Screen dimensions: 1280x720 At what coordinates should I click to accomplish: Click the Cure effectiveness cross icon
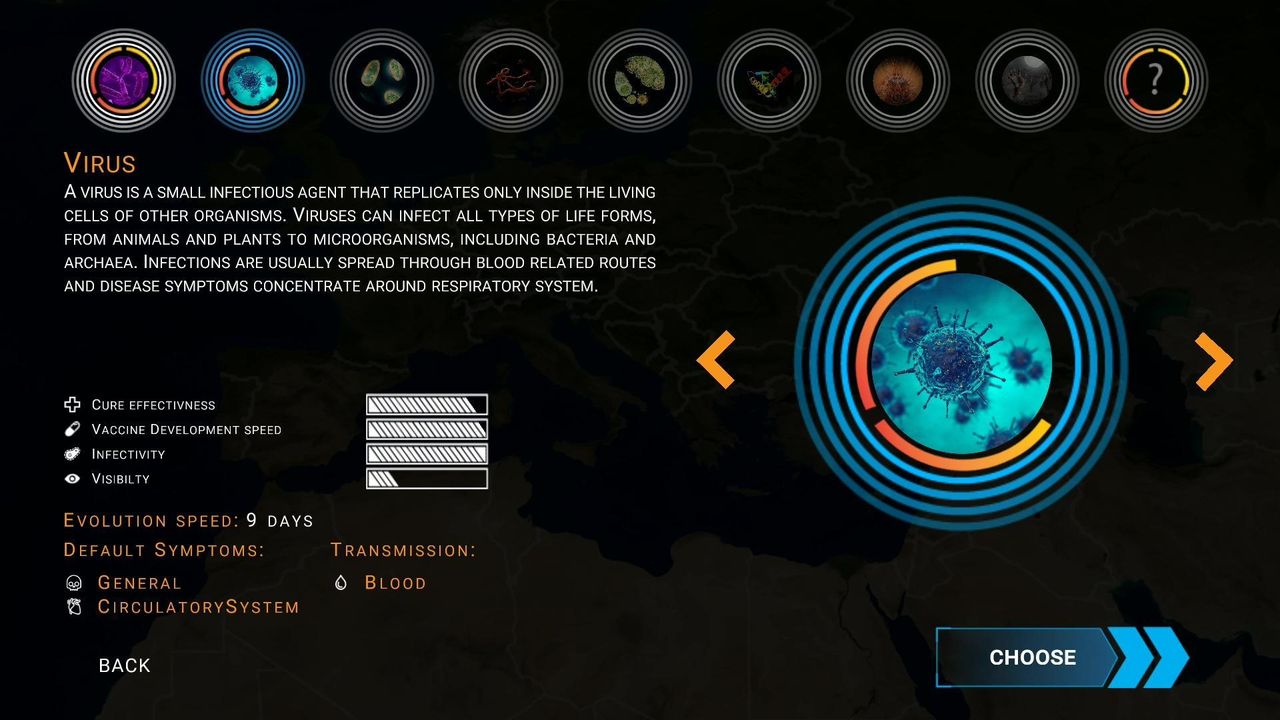(x=71, y=404)
